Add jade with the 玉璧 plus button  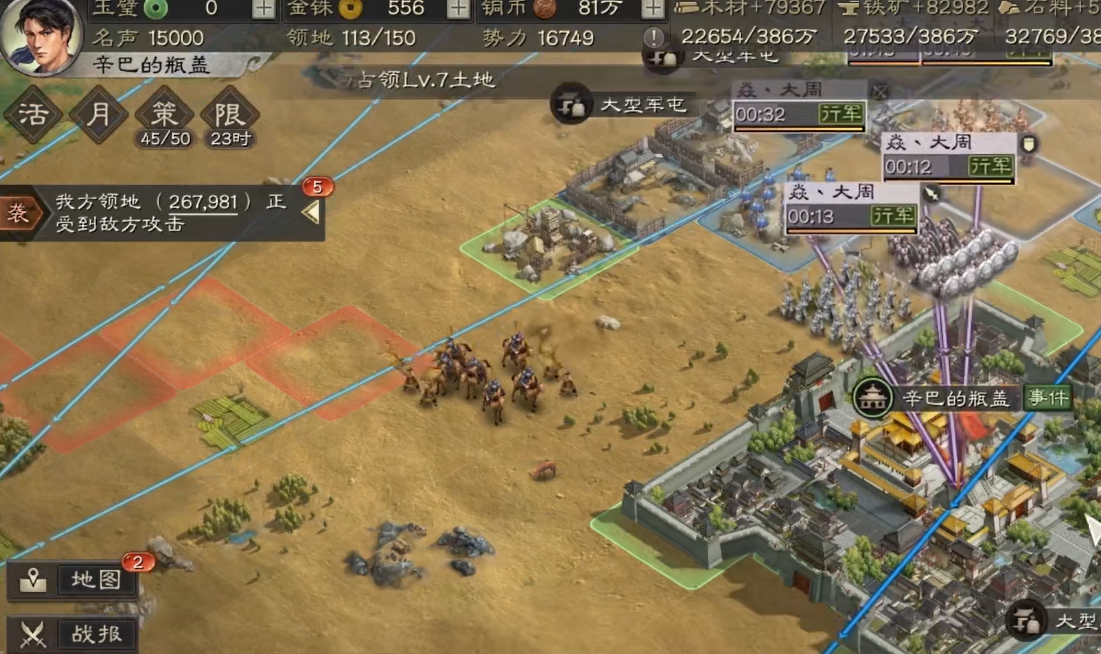click(263, 9)
